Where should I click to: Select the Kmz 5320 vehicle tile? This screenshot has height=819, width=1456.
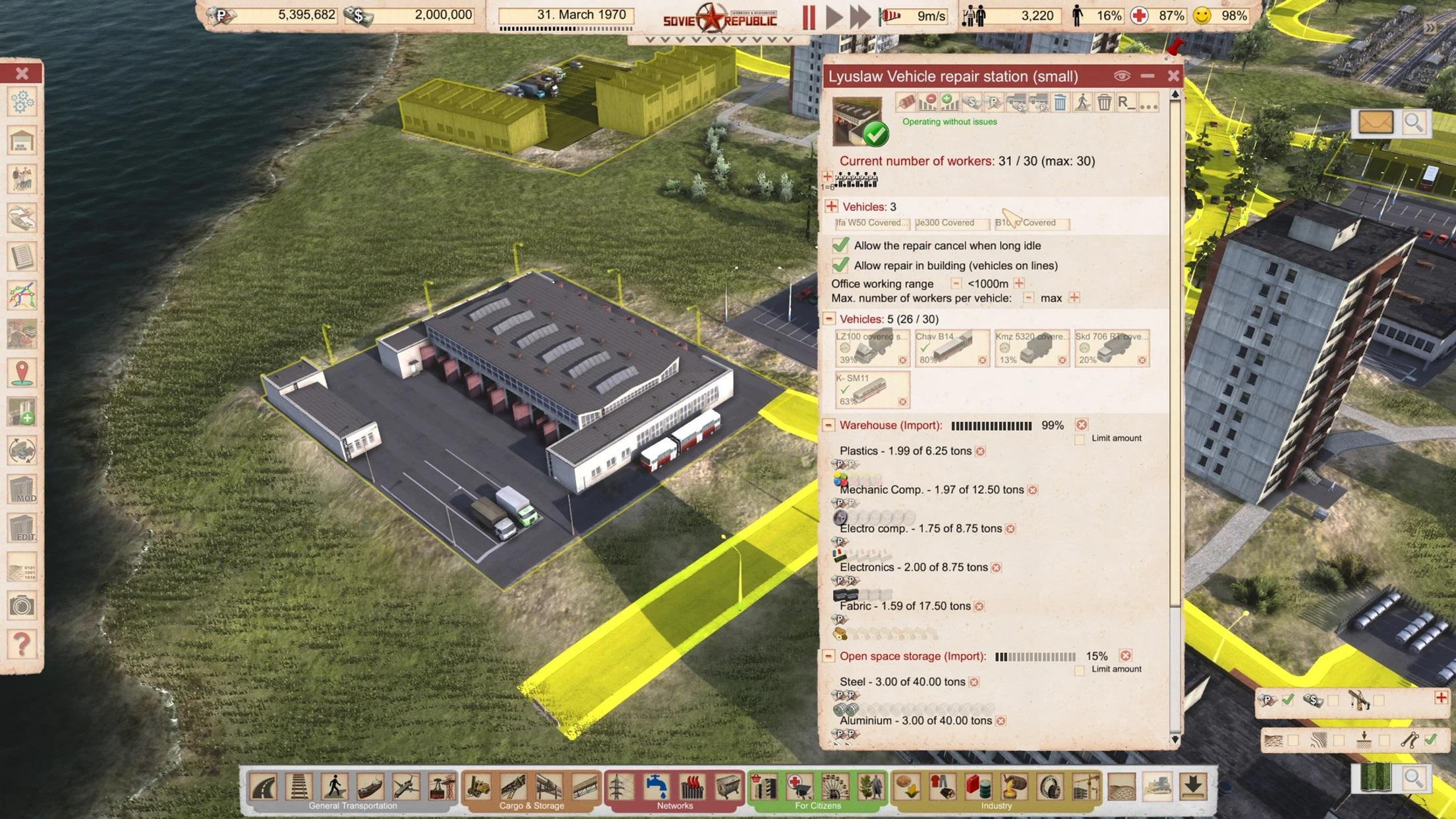1032,348
